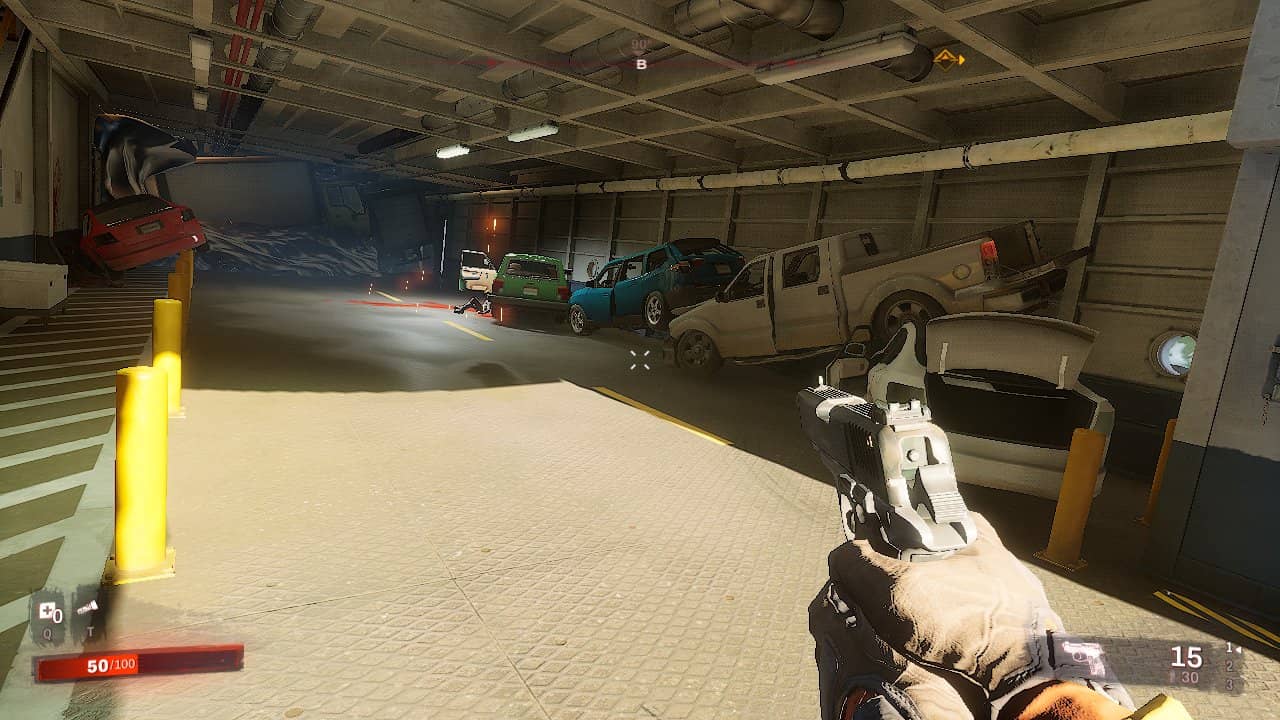1280x720 pixels.
Task: Switch to weapon slot 2
Action: point(1229,666)
